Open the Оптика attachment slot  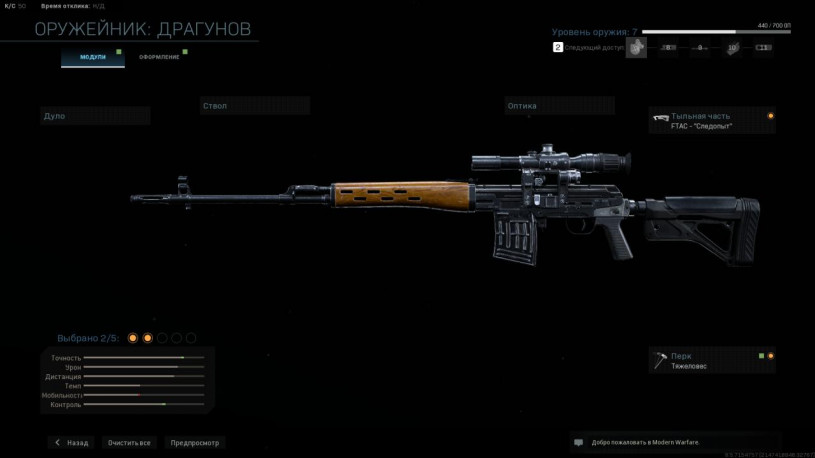point(559,106)
